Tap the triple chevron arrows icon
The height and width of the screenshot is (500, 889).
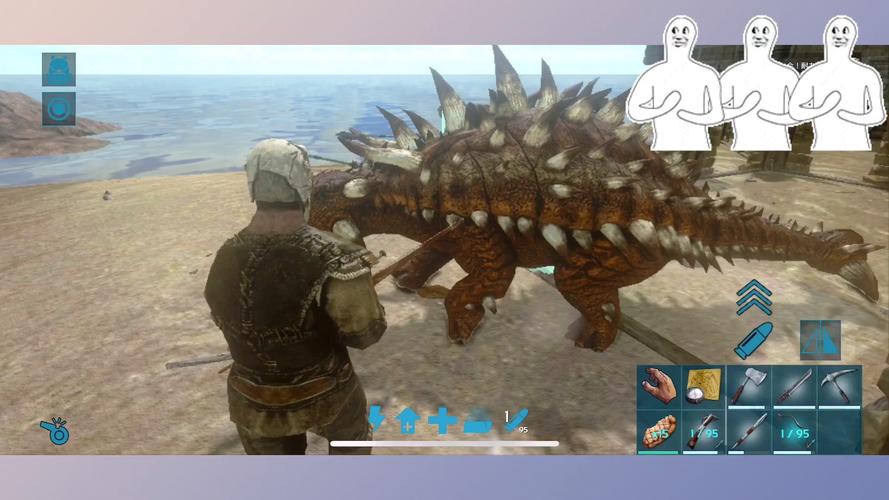753,297
